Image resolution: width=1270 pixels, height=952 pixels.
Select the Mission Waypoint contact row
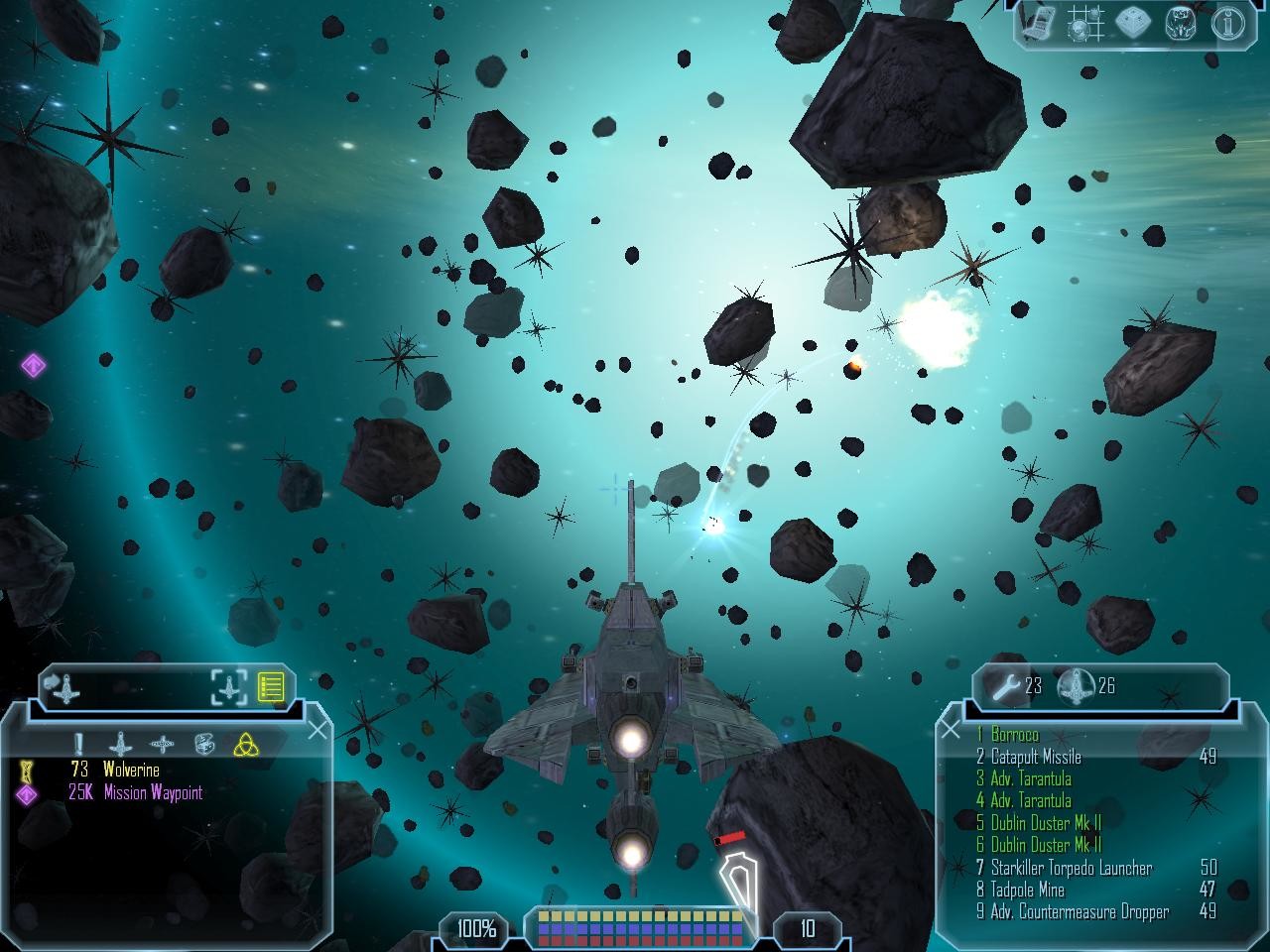click(x=153, y=792)
